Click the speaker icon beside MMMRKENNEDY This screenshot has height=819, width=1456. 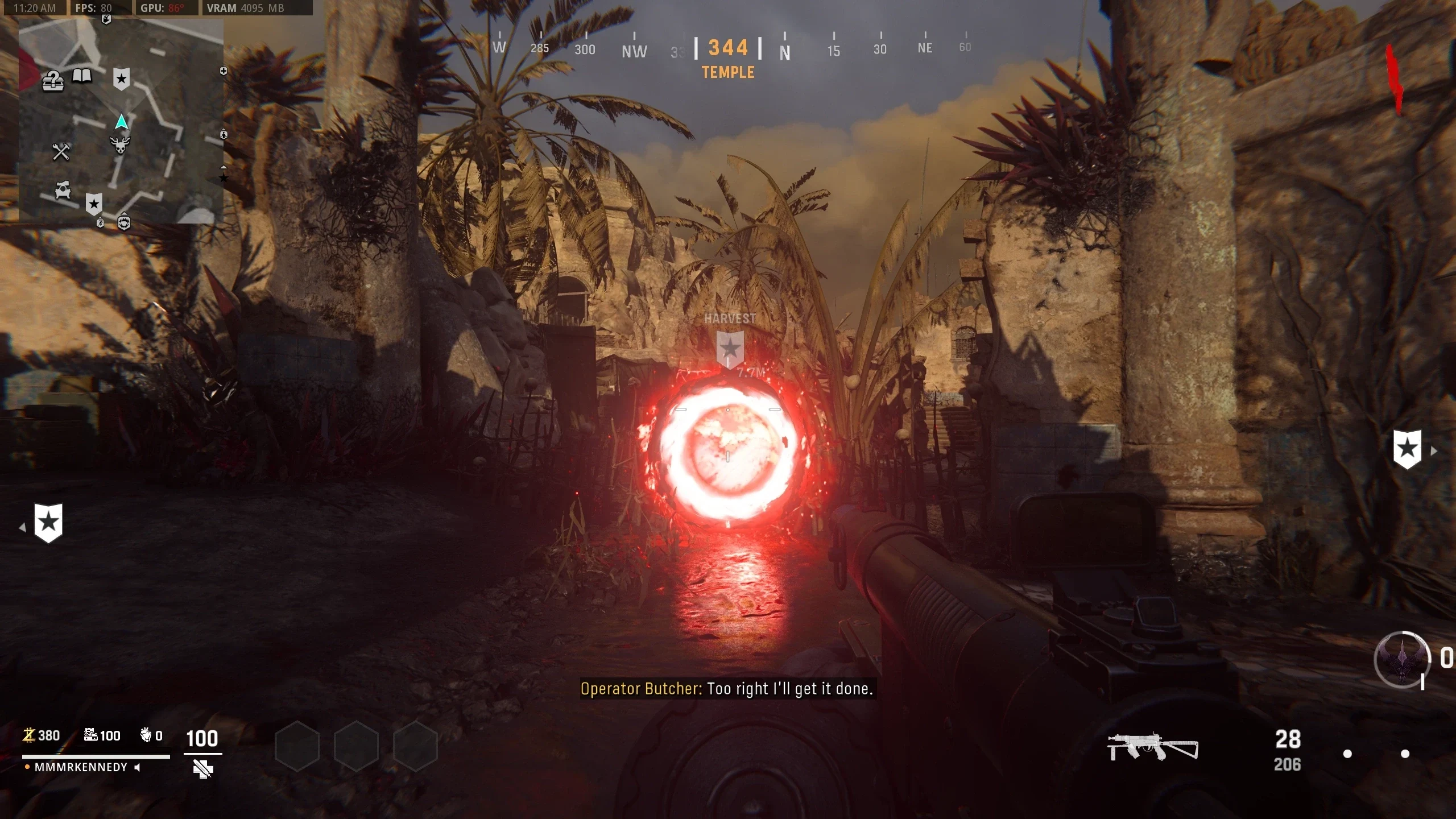point(137,768)
